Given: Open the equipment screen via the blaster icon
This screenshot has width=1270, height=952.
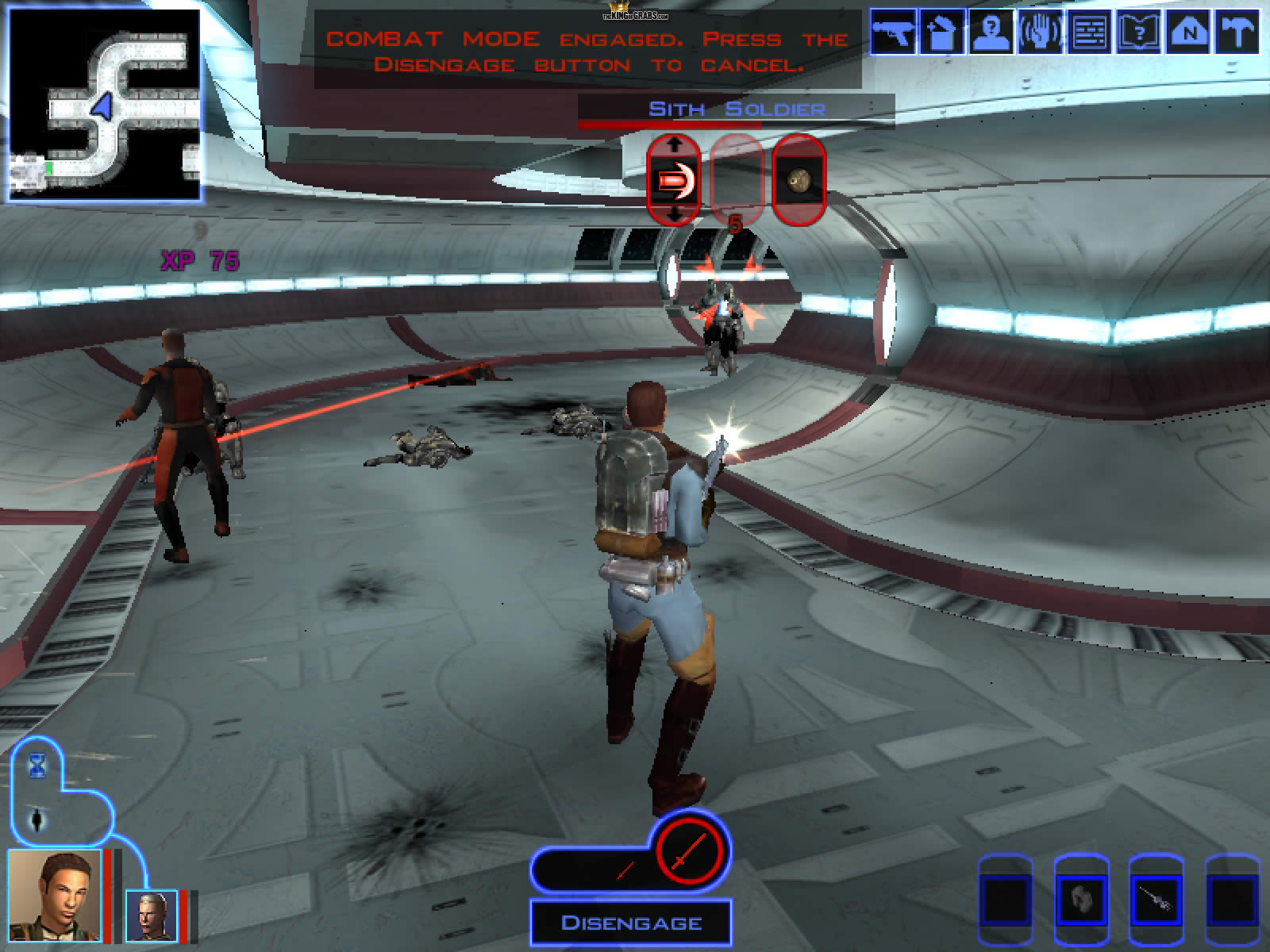Looking at the screenshot, I should click(x=892, y=32).
